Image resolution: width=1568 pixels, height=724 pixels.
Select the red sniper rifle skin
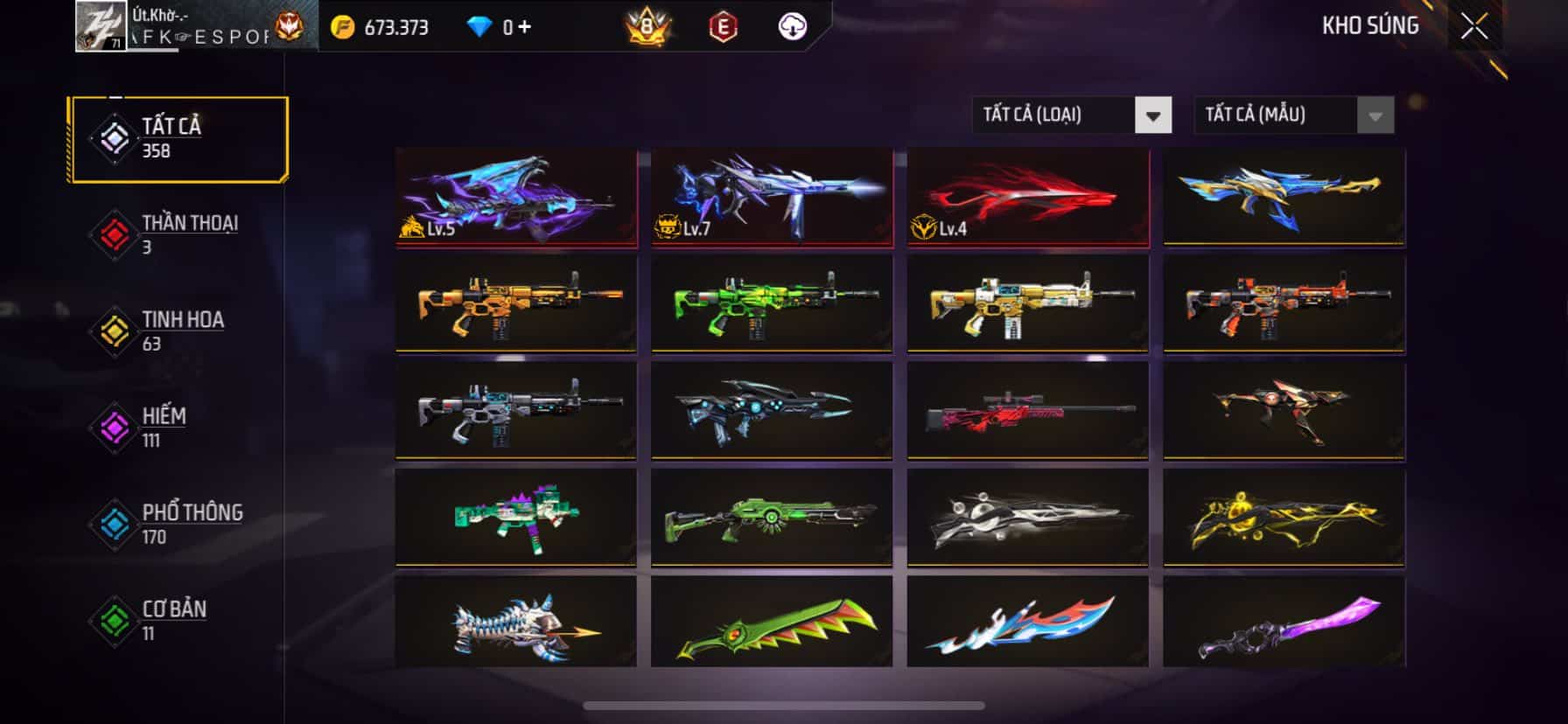pyautogui.click(x=1027, y=409)
